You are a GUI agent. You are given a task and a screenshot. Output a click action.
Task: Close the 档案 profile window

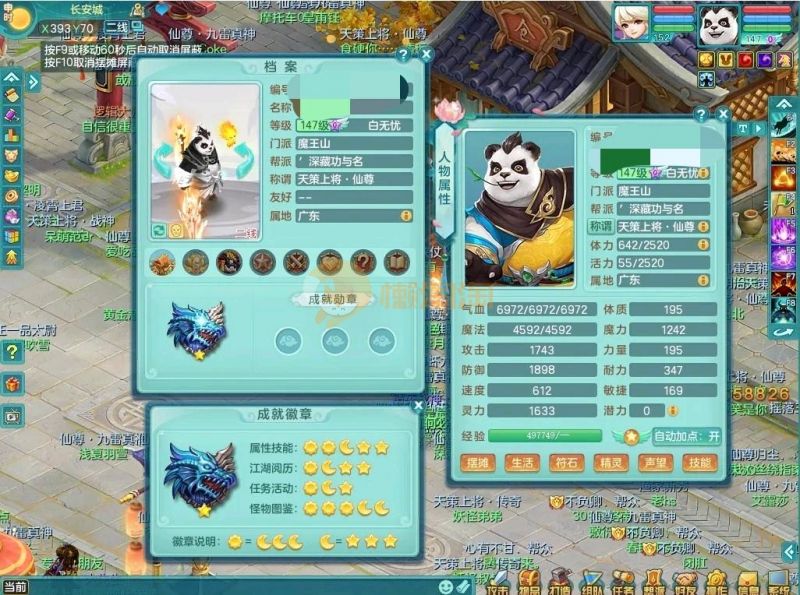point(427,55)
